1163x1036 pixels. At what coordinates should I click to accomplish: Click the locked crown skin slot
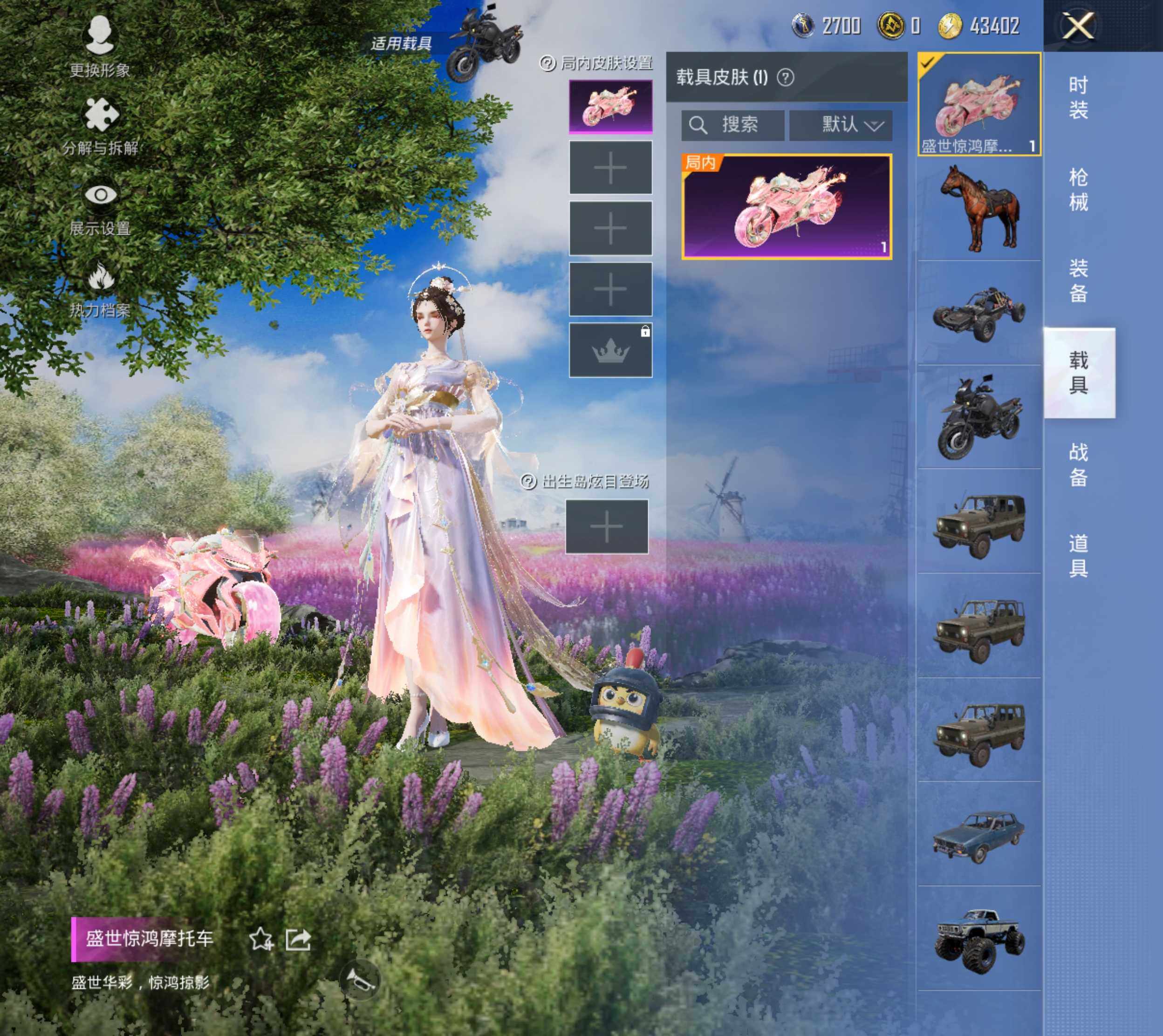[610, 351]
